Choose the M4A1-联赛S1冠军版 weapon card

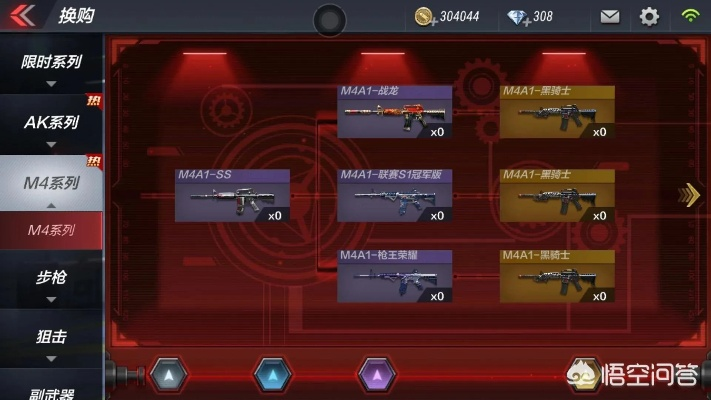coord(394,195)
